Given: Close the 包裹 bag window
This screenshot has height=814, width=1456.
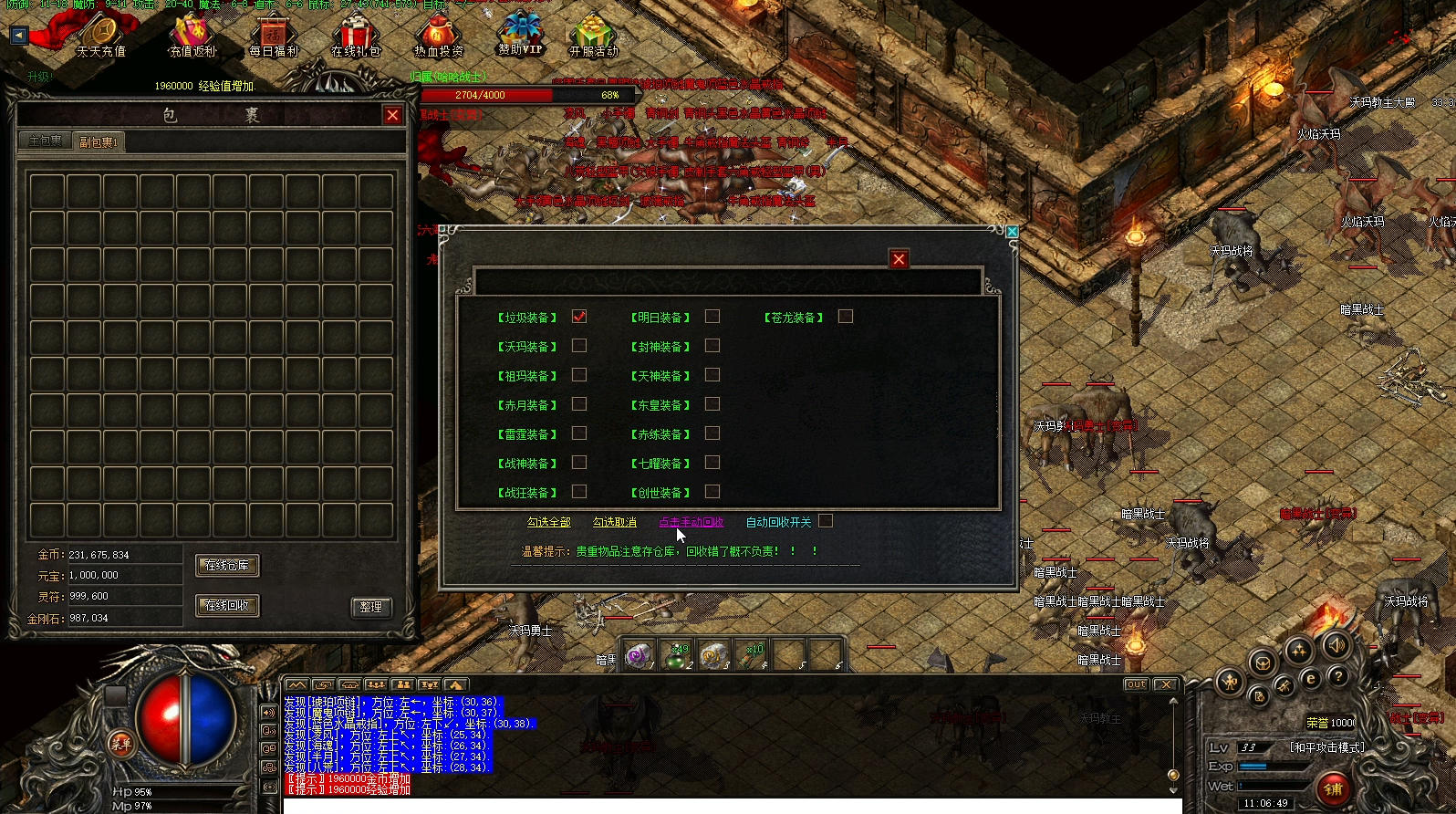Looking at the screenshot, I should click(392, 115).
